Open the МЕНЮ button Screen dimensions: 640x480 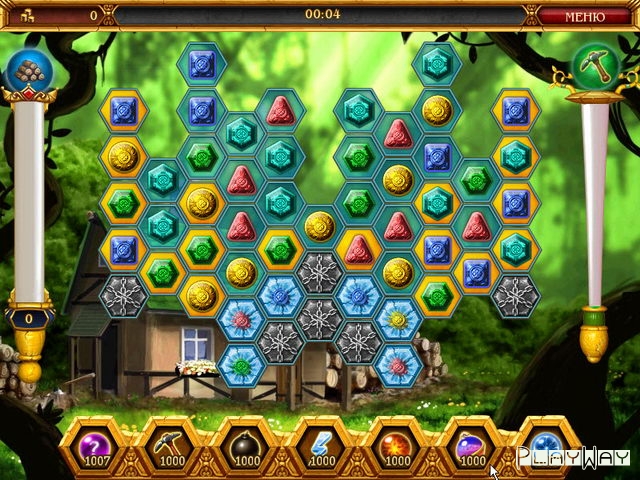click(x=585, y=16)
